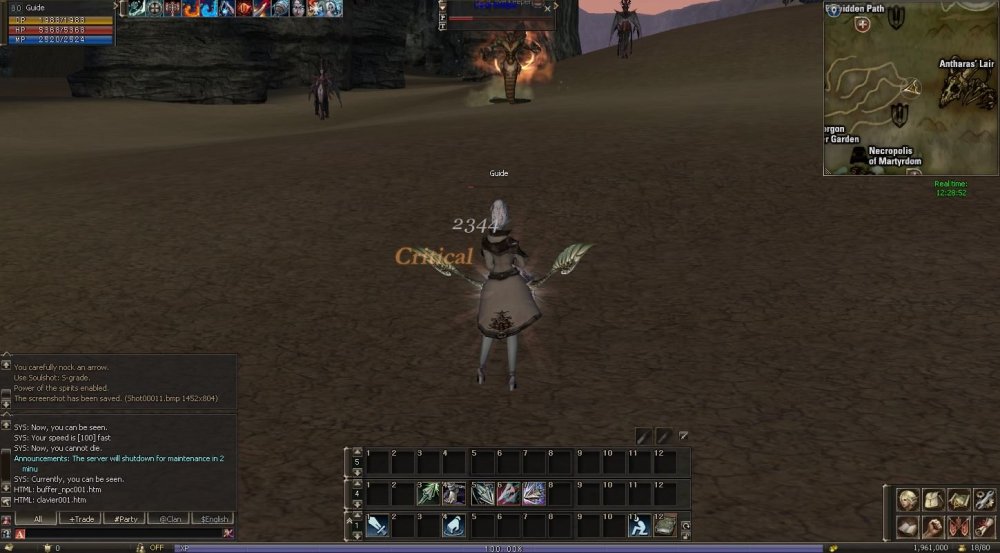Open the Antharas' Lair area on the minimap

pyautogui.click(x=966, y=64)
